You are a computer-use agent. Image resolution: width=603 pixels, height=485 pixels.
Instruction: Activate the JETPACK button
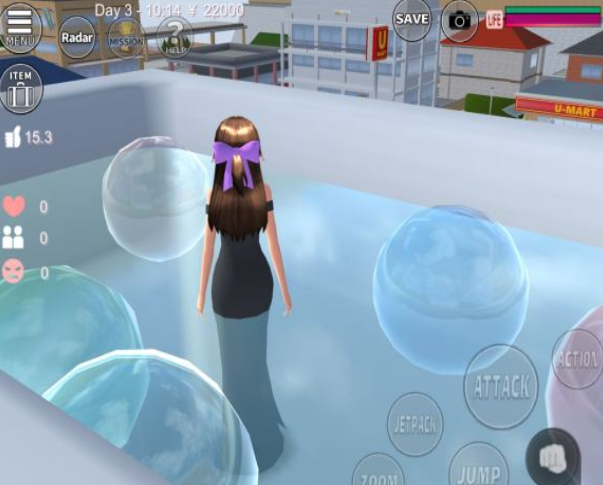click(414, 423)
